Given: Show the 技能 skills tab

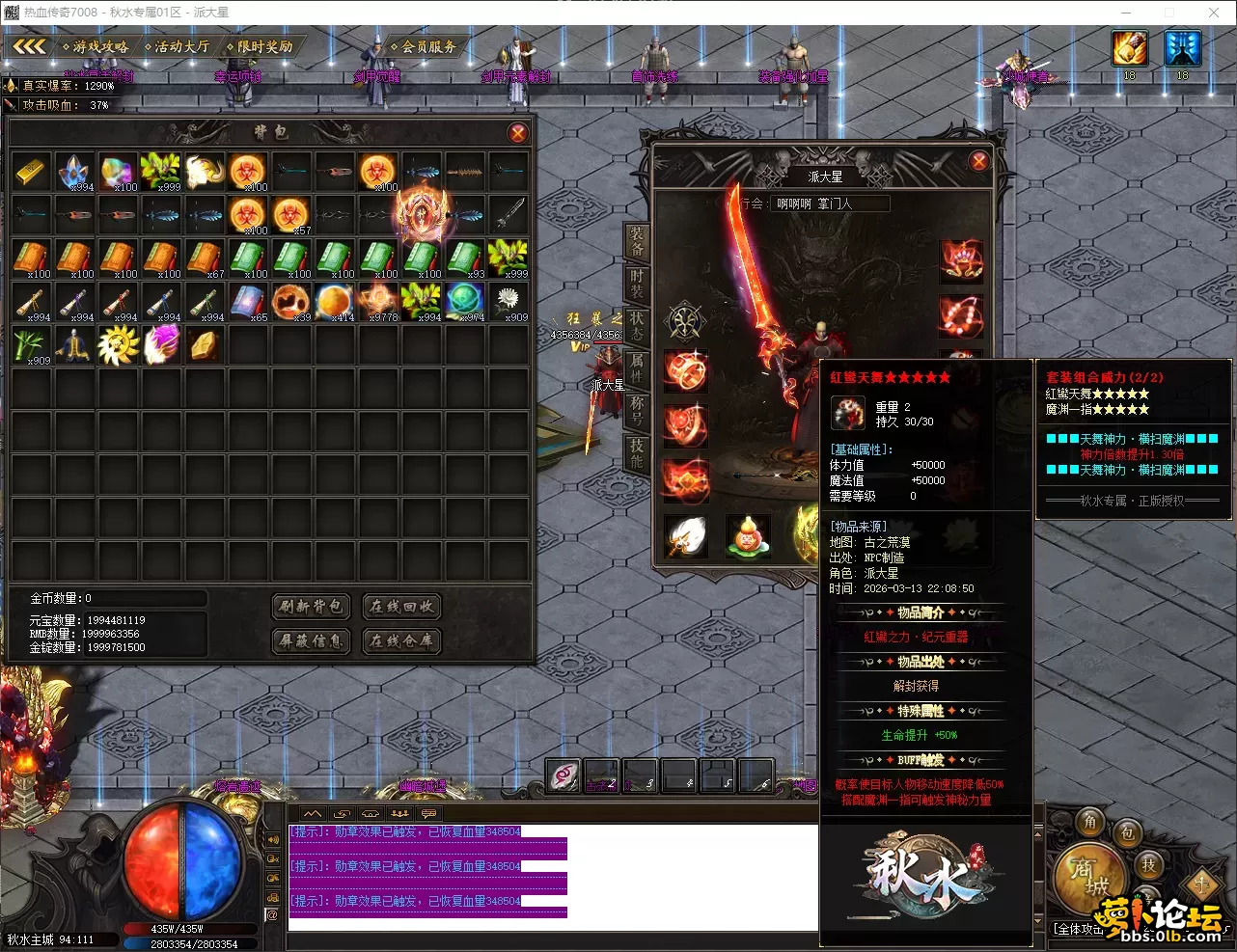Looking at the screenshot, I should (637, 453).
